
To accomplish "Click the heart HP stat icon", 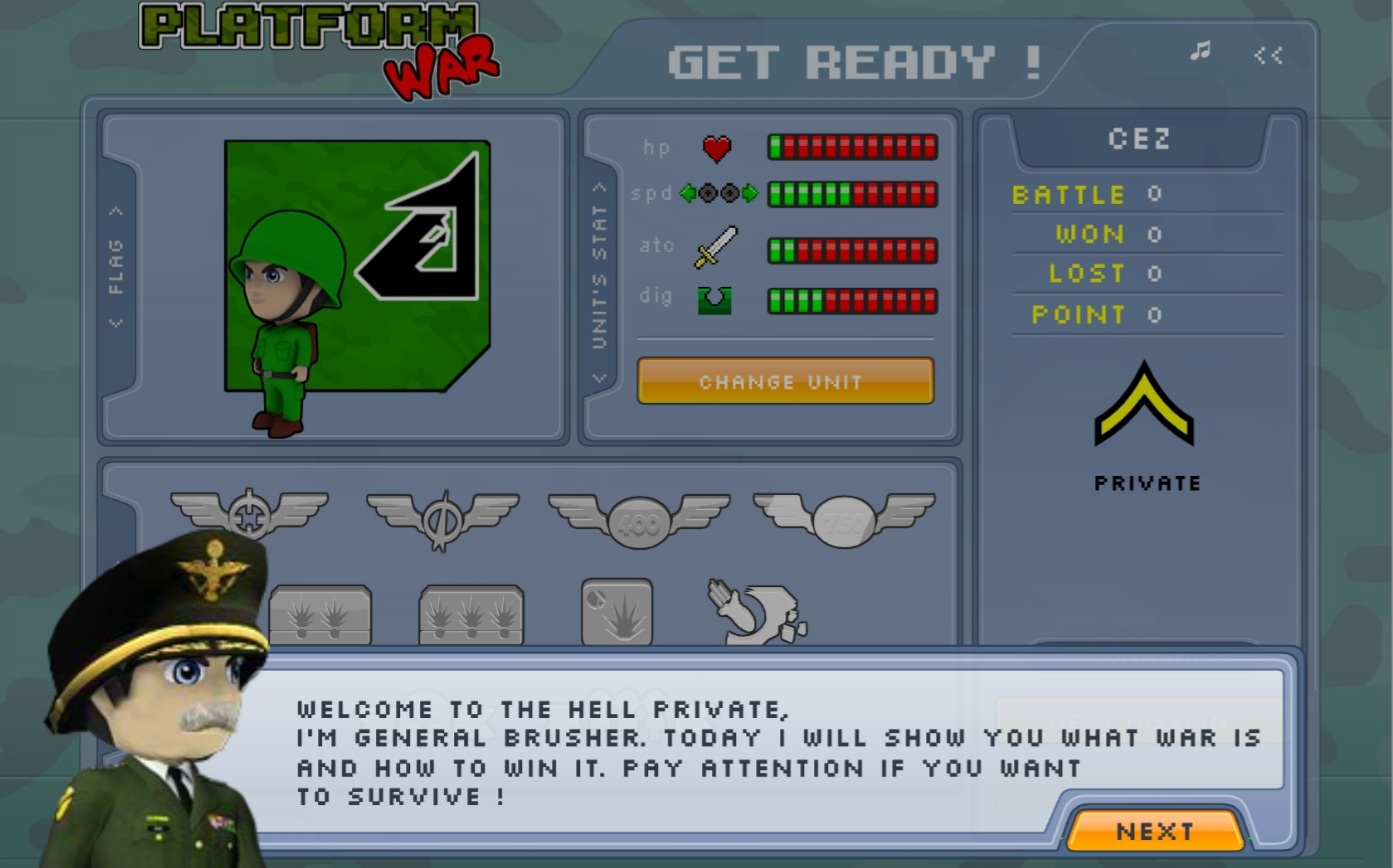I will 718,146.
